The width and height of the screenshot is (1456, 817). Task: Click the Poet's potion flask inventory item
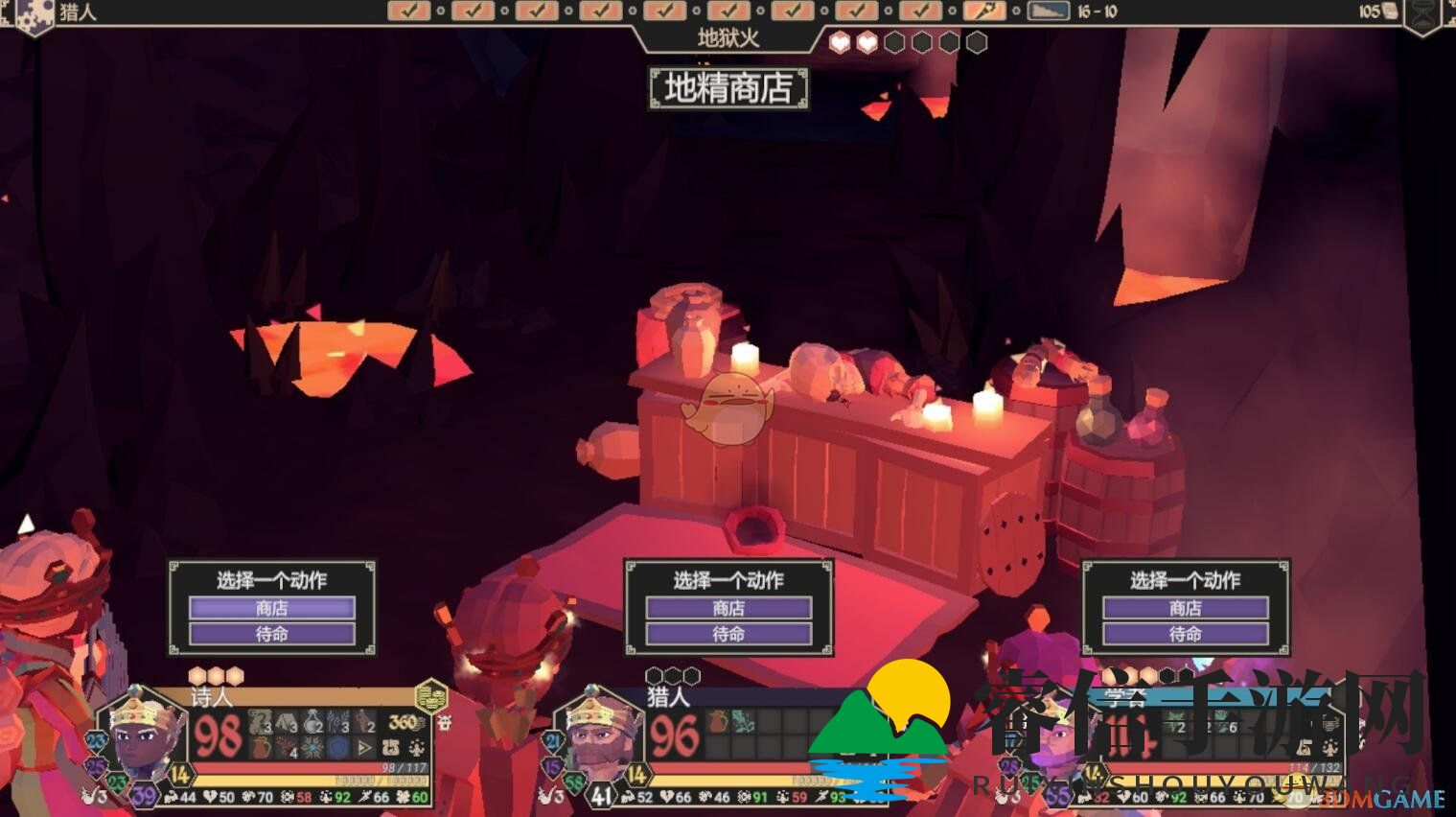pyautogui.click(x=313, y=722)
